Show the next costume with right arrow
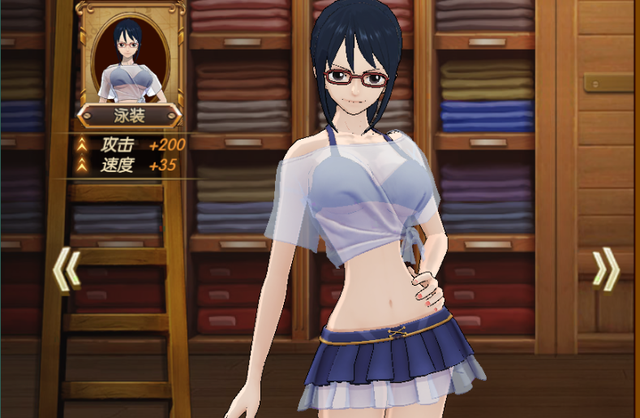This screenshot has width=640, height=418. coord(605,270)
